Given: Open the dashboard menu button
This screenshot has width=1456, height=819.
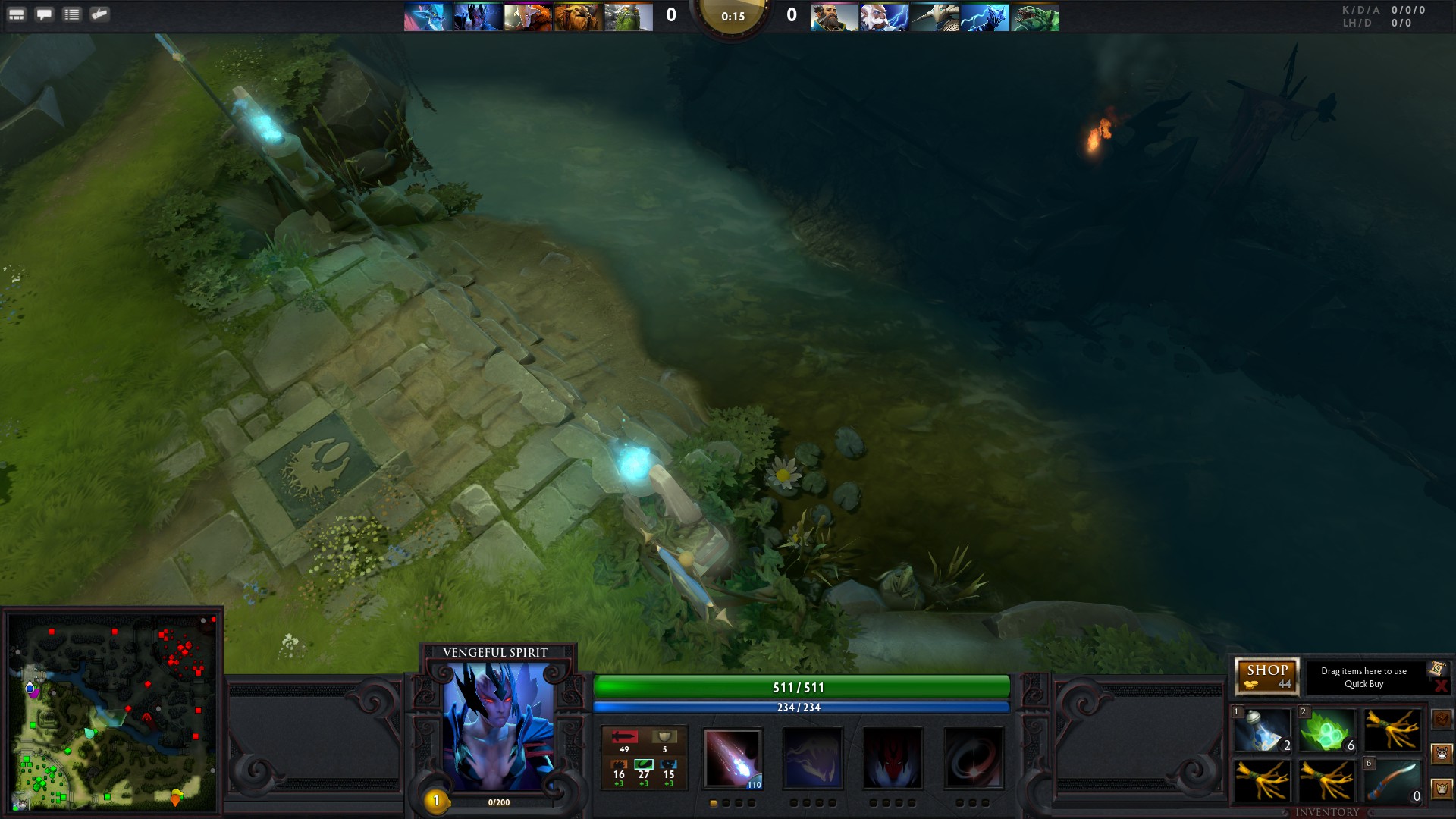Looking at the screenshot, I should coord(17,14).
